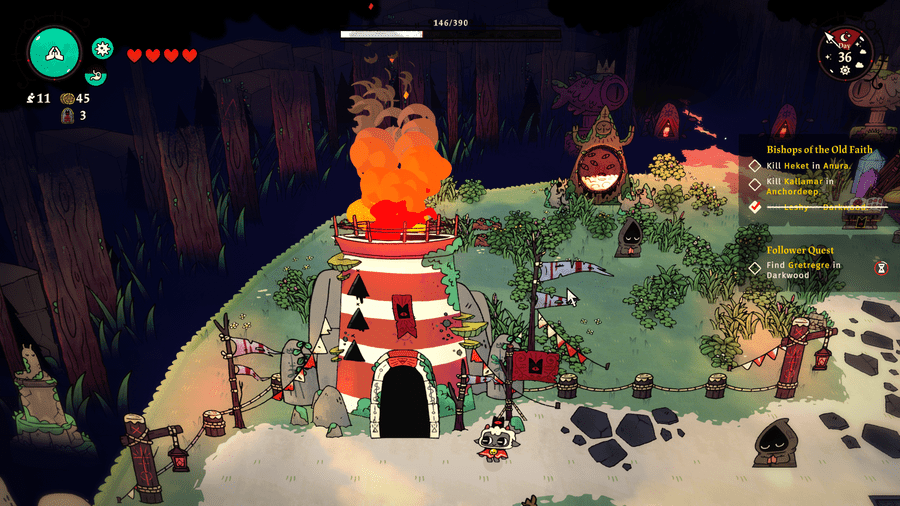Screen dimensions: 900x506
Task: Click the stomach hunger indicator icon
Action: (x=98, y=76)
